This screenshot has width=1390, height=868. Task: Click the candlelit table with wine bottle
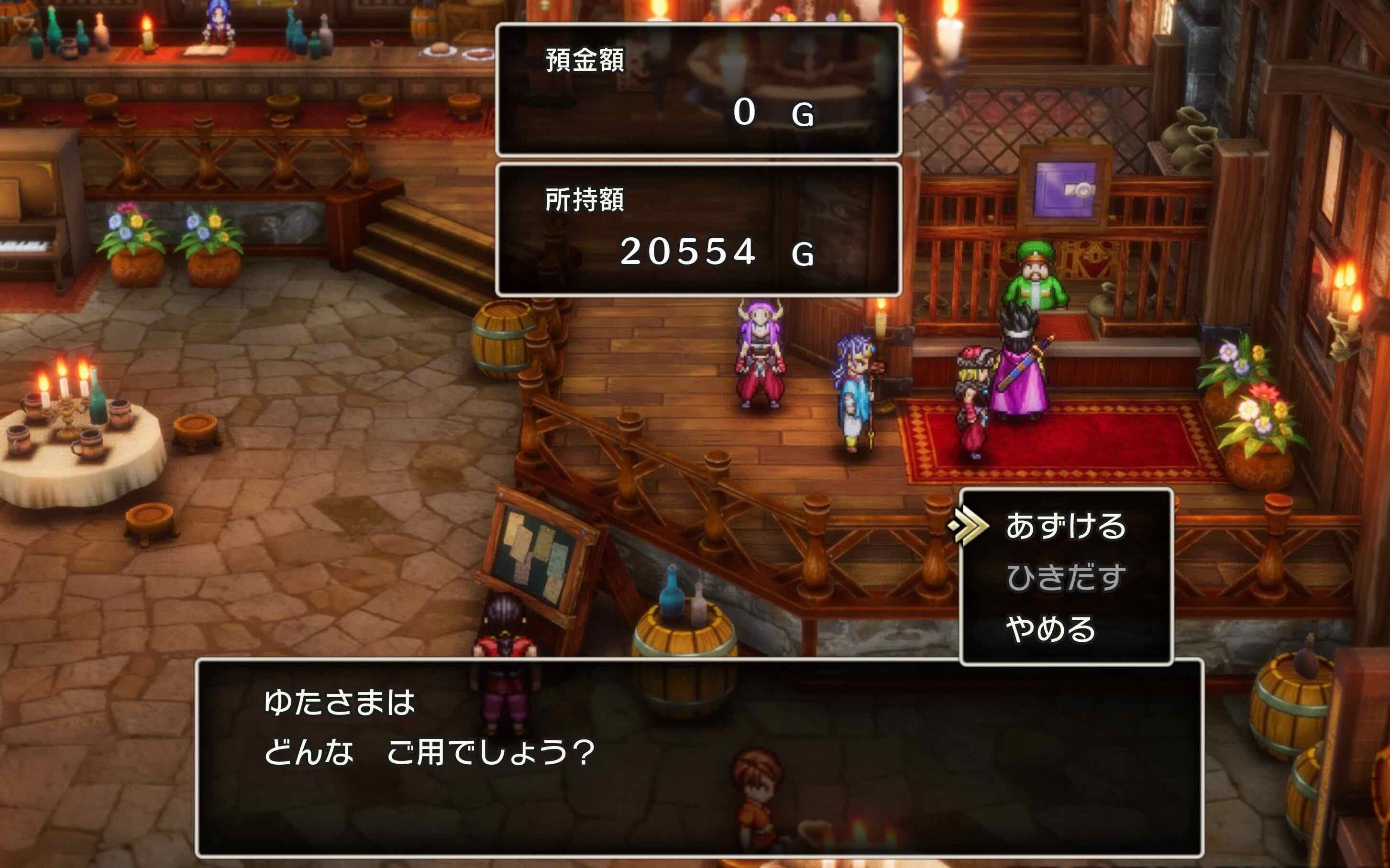coord(80,436)
